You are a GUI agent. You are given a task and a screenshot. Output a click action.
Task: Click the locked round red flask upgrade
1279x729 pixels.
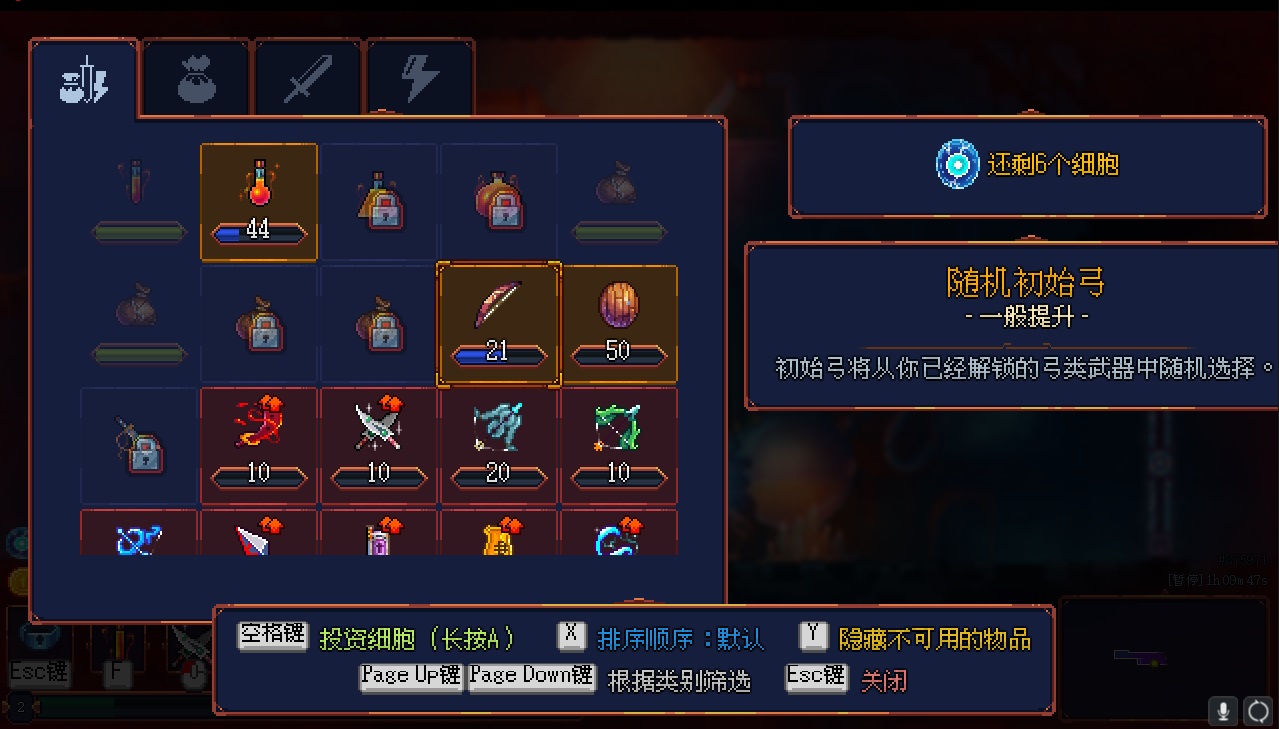(498, 202)
